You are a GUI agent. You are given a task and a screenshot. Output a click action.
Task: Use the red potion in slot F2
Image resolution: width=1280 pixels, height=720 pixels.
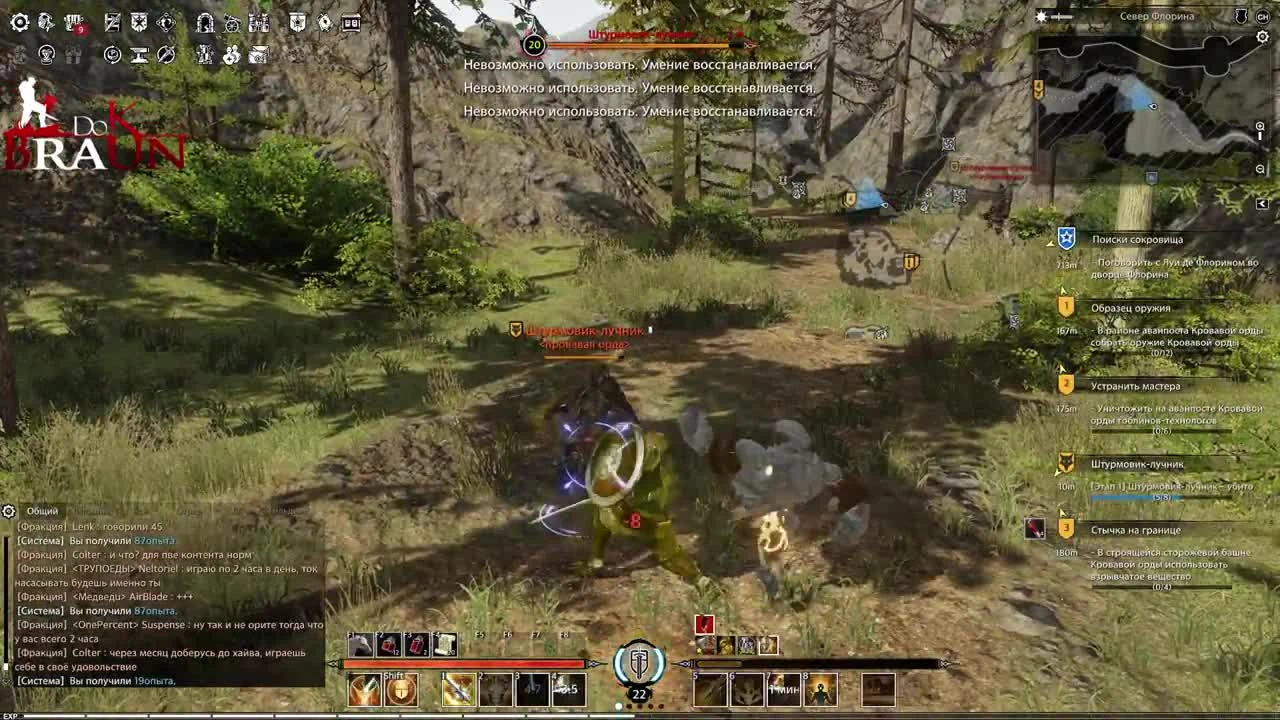(x=390, y=644)
